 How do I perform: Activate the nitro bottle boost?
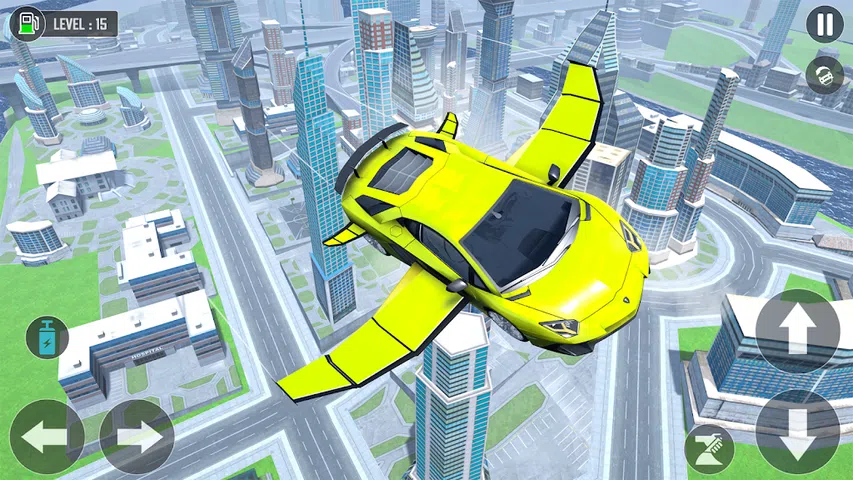point(46,337)
